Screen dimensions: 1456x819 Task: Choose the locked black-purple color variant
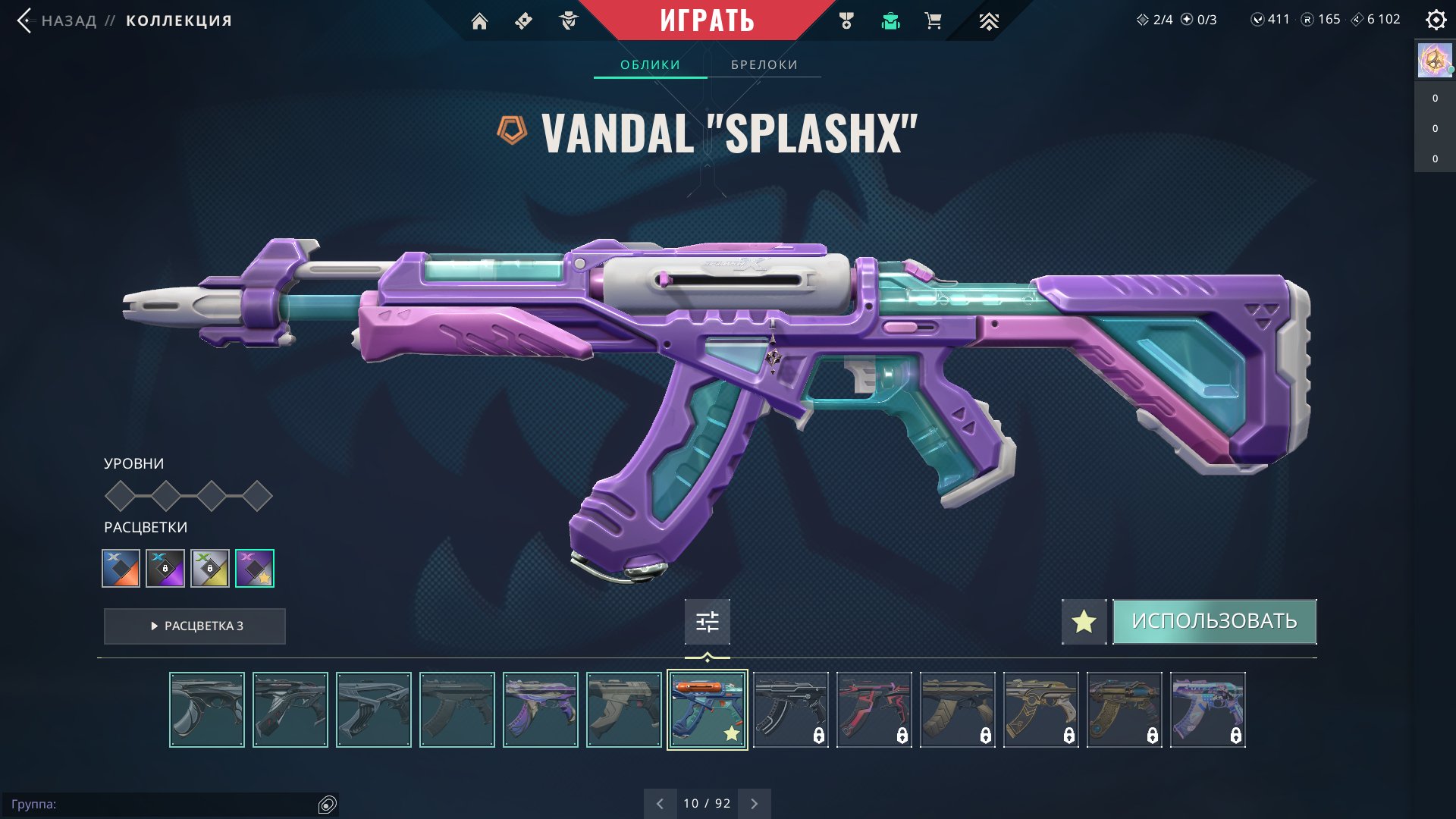point(165,568)
